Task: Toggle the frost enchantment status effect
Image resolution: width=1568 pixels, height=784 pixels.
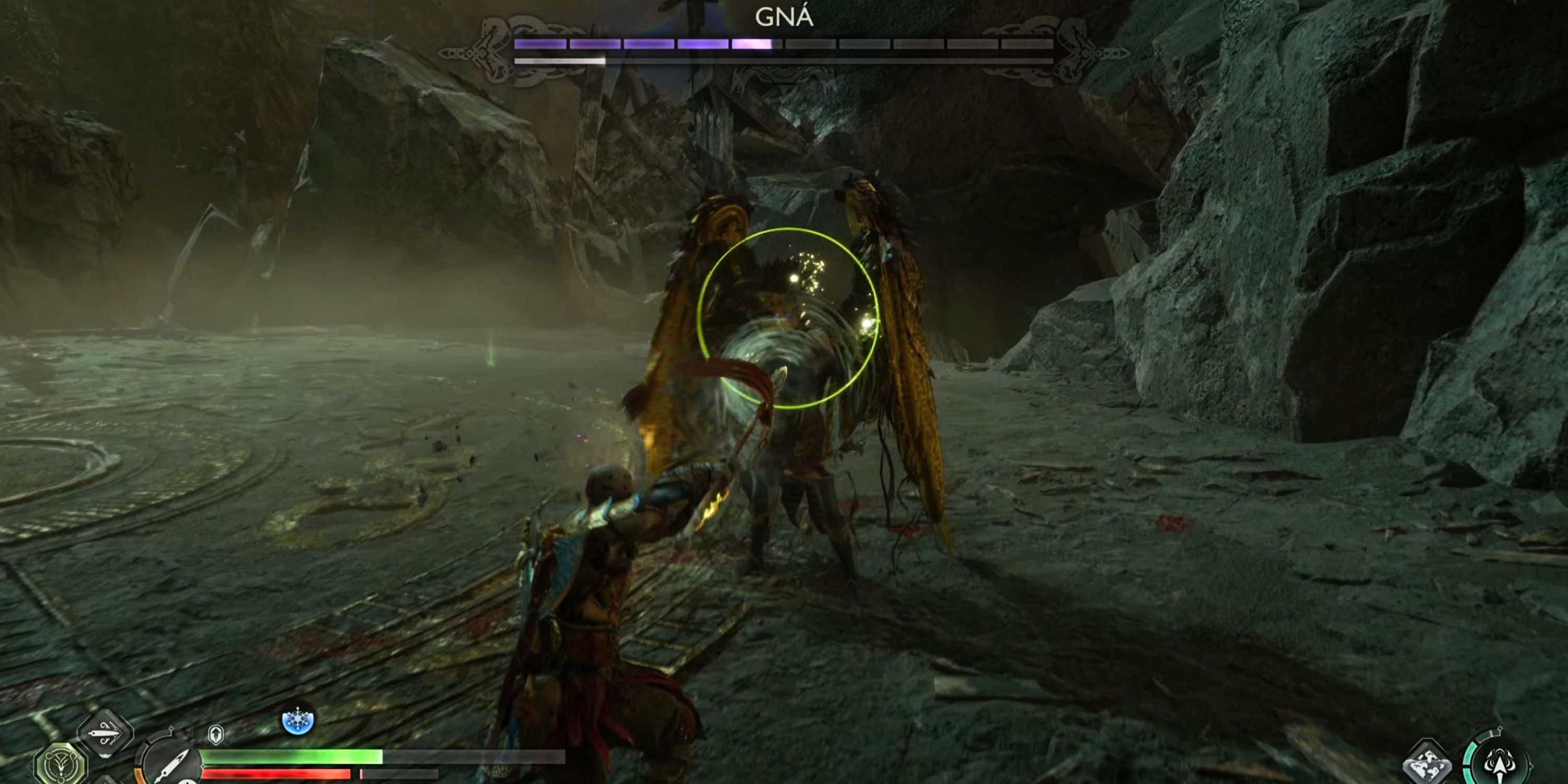Action: coord(297,722)
